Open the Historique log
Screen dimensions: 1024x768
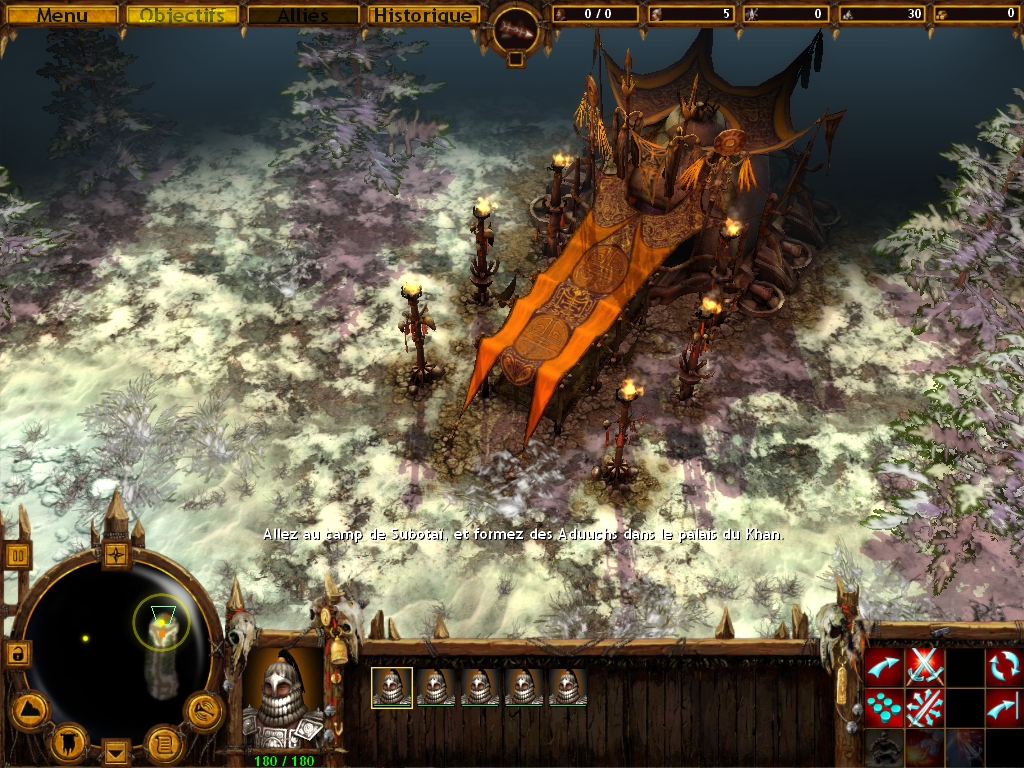click(x=421, y=15)
